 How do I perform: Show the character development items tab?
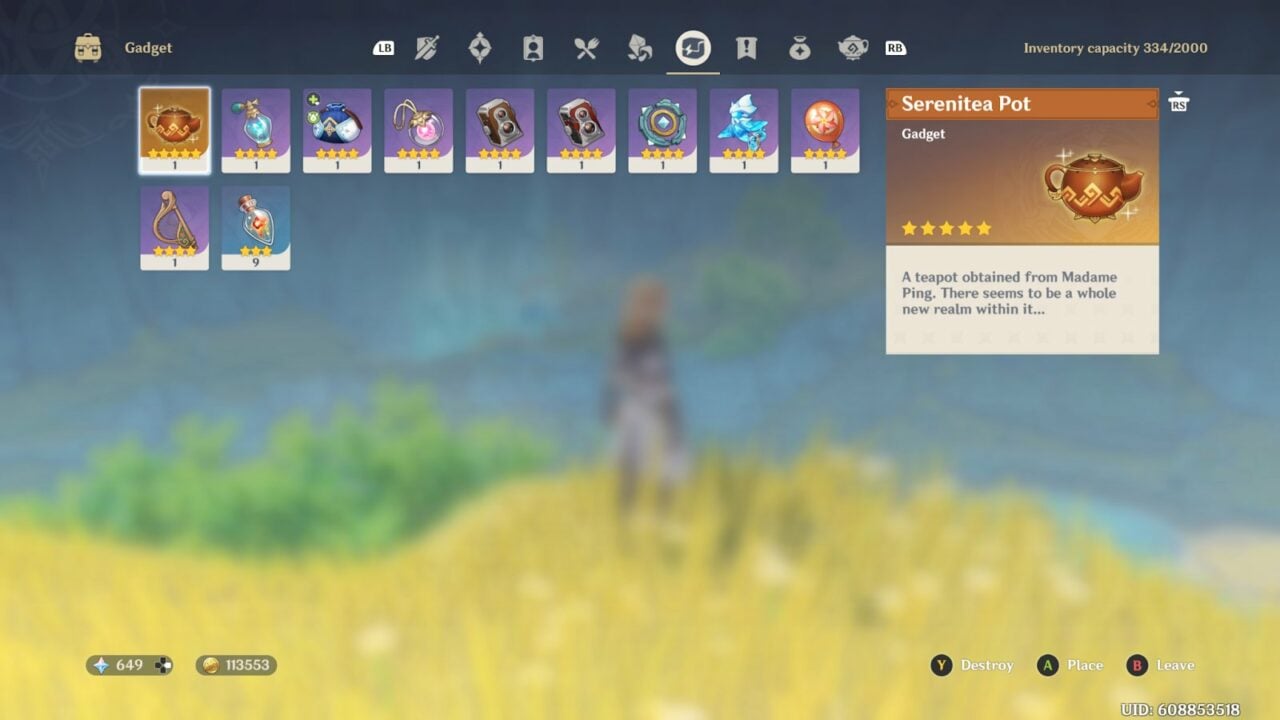[533, 48]
